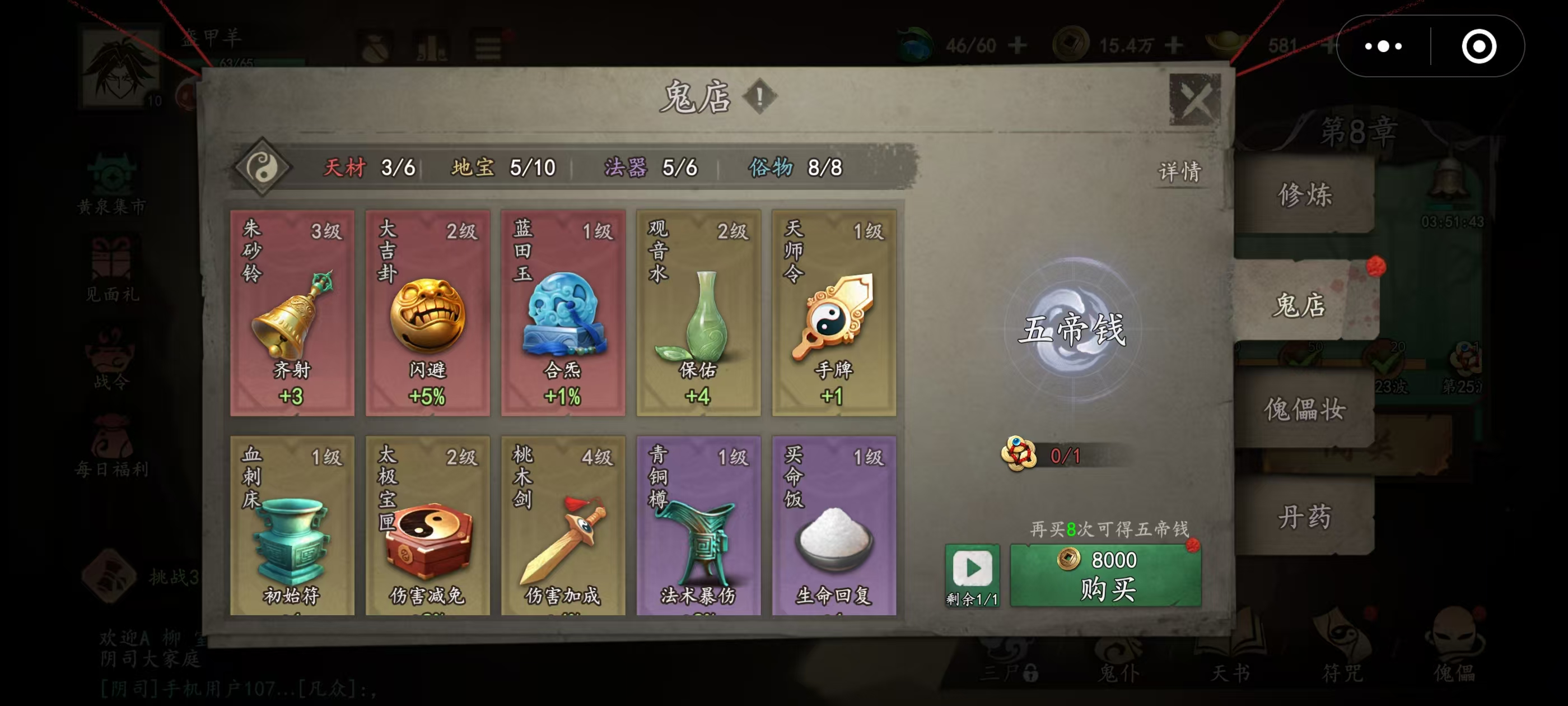
Task: Click the 五帝钱 swirl emblem
Action: [1072, 329]
